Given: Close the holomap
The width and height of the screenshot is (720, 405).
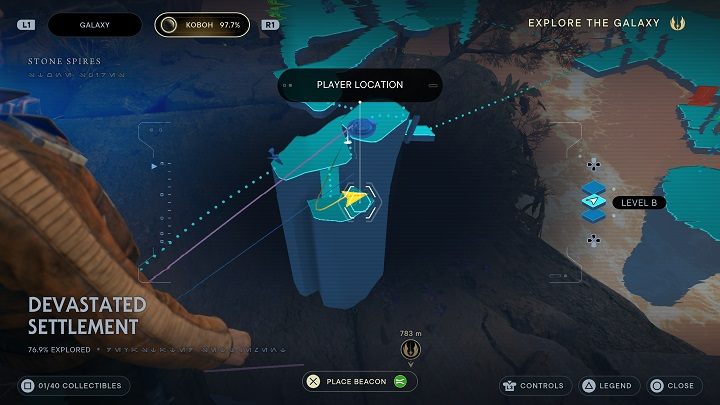Looking at the screenshot, I should [674, 385].
